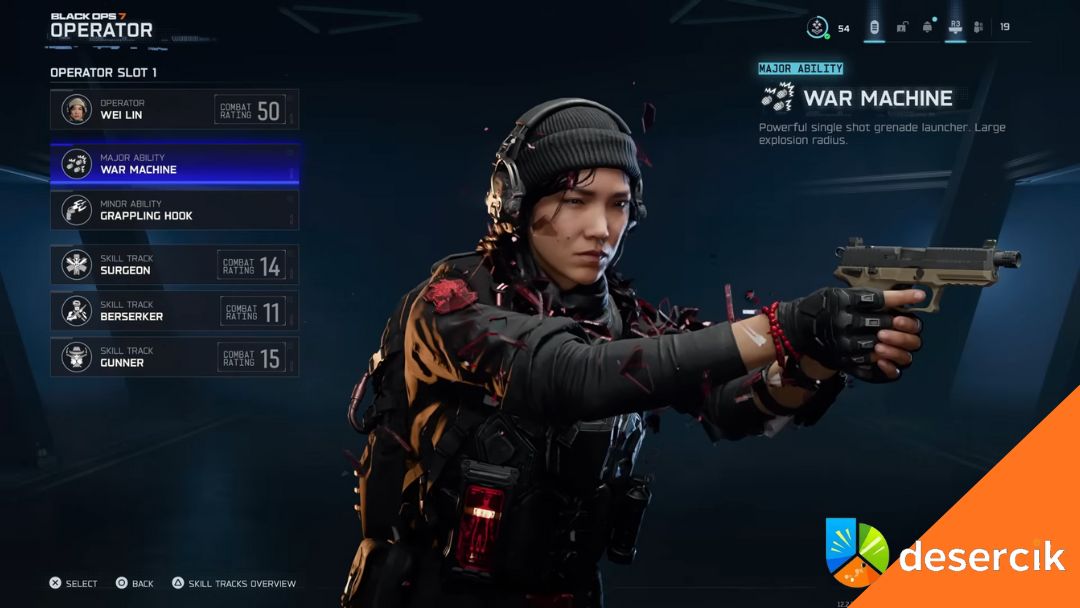The width and height of the screenshot is (1080, 608).
Task: Select the Wei Lin operator row
Action: tap(174, 109)
